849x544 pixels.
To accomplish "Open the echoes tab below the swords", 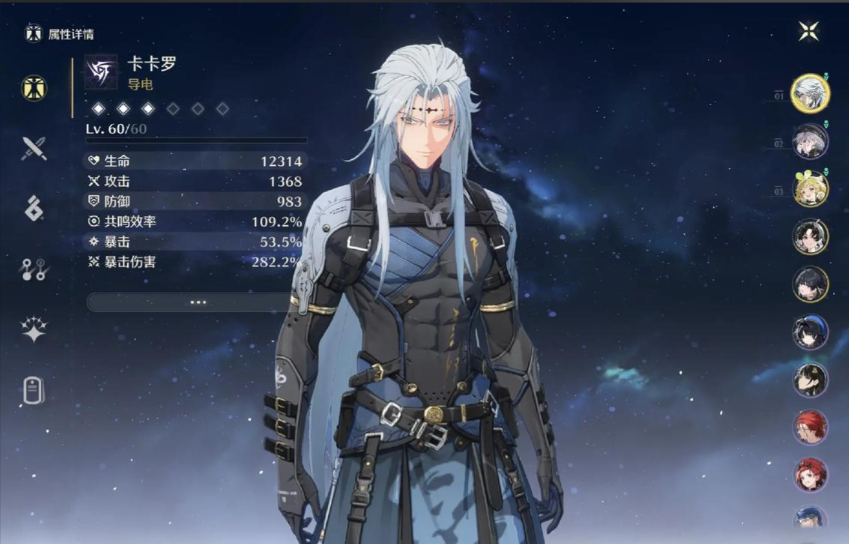I will point(35,208).
